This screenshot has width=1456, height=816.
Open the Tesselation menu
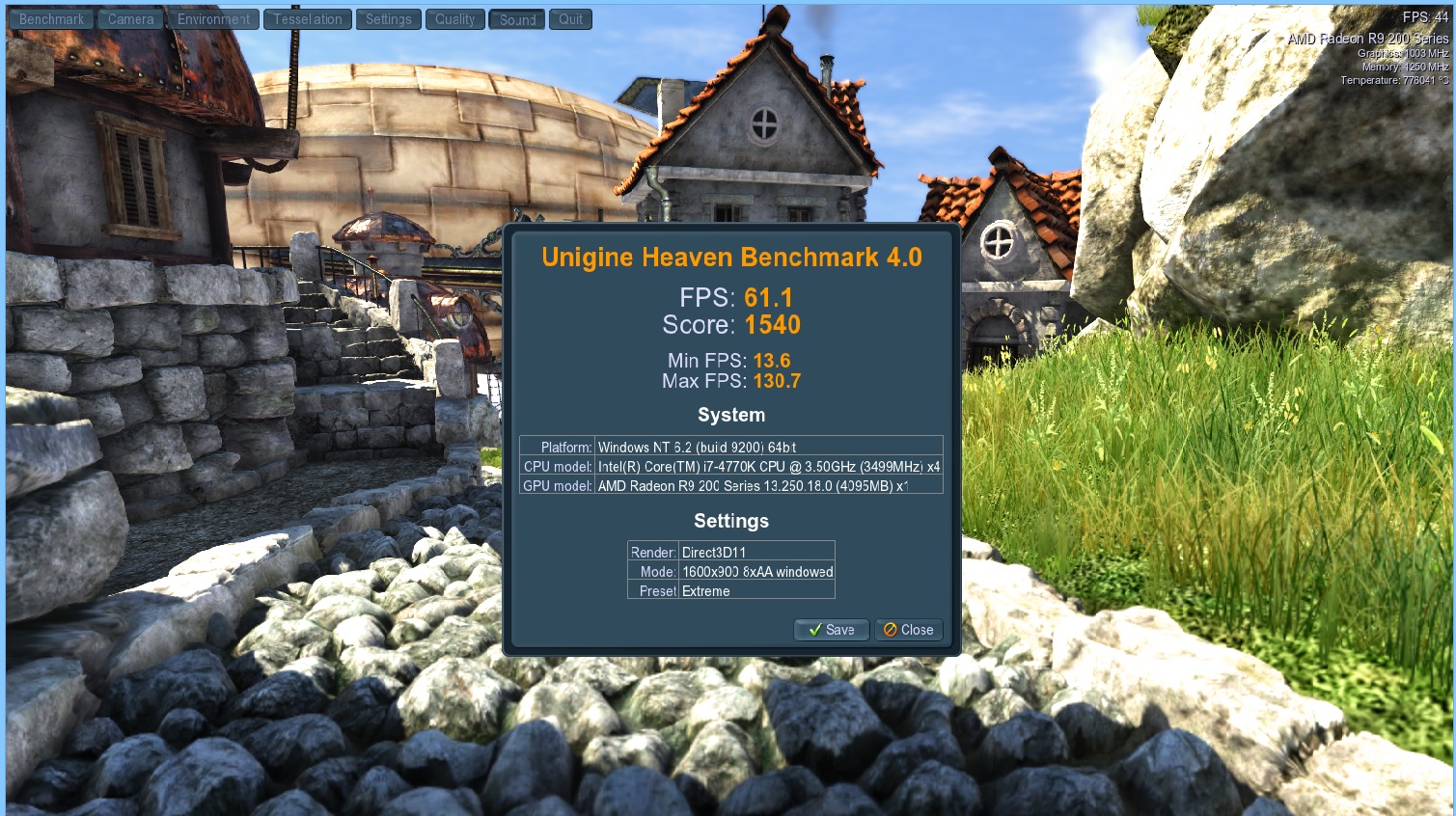(307, 18)
